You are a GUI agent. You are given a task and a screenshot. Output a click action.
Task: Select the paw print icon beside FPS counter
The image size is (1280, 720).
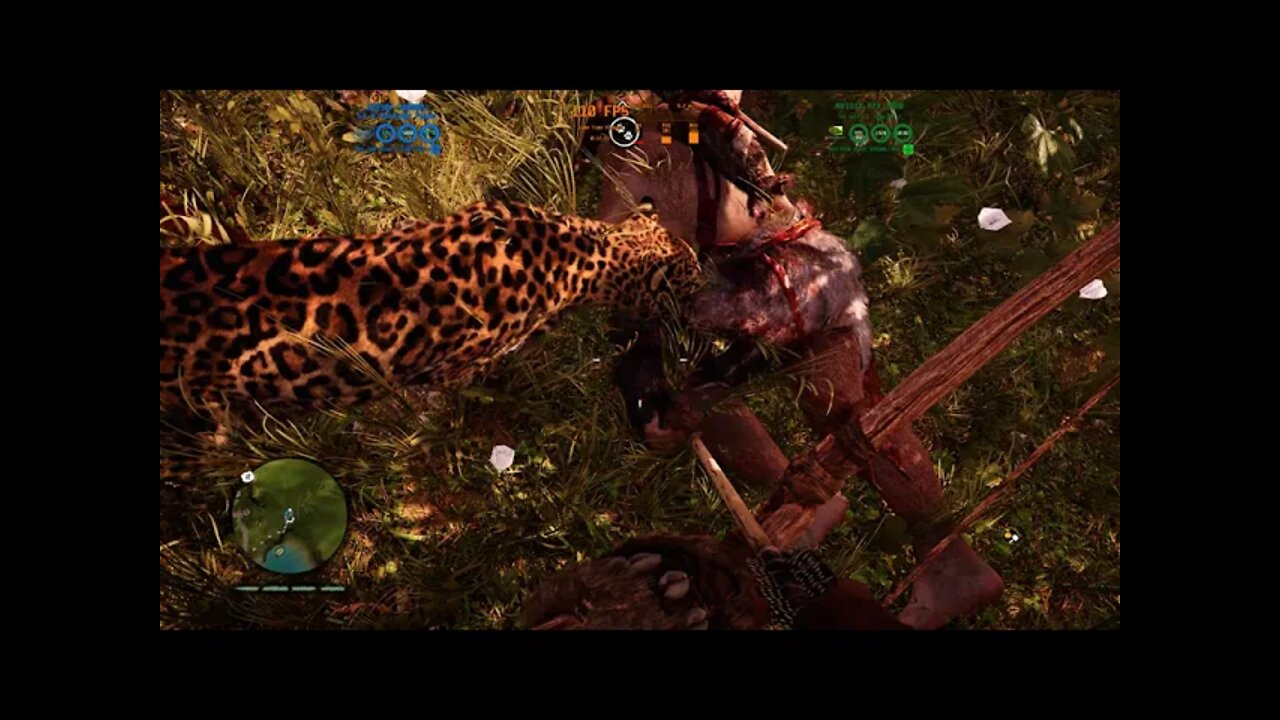[627, 136]
